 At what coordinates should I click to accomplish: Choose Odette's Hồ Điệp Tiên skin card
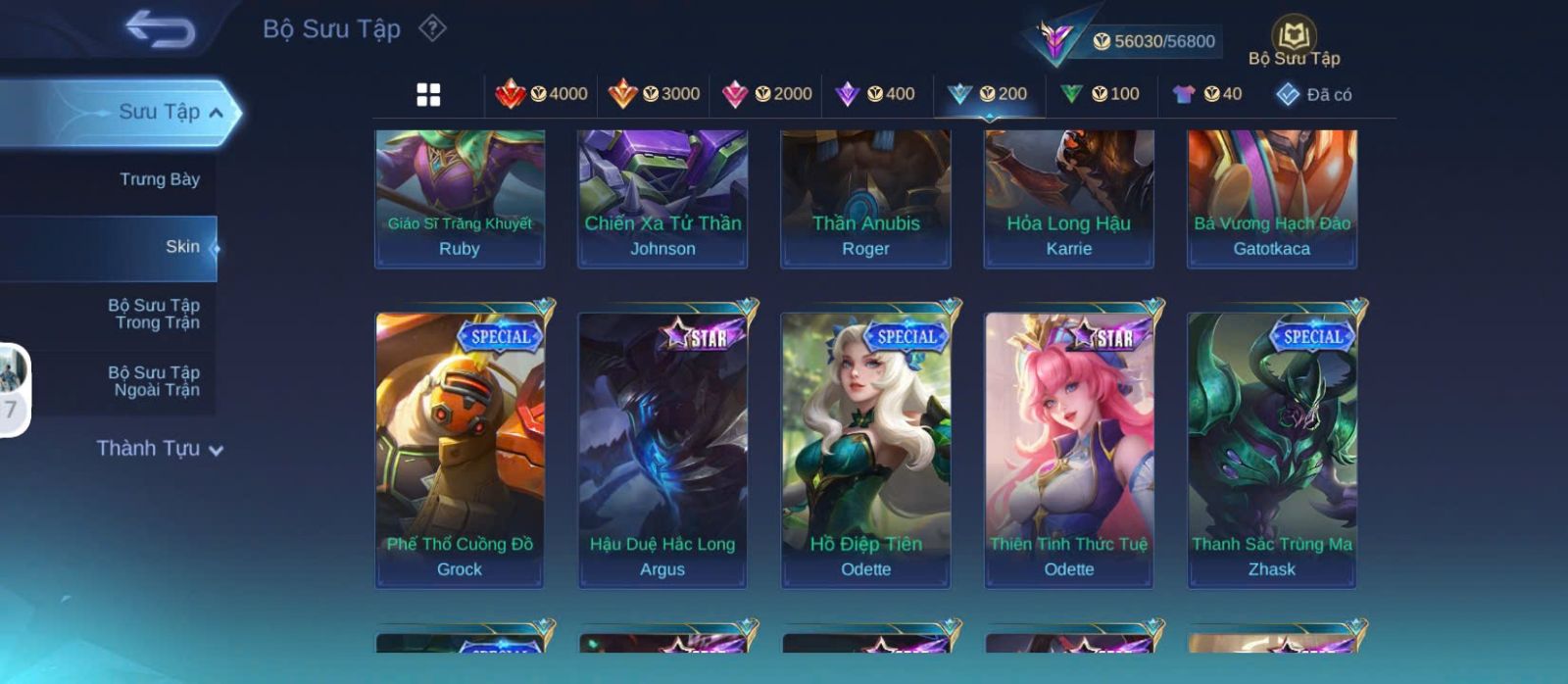(865, 451)
